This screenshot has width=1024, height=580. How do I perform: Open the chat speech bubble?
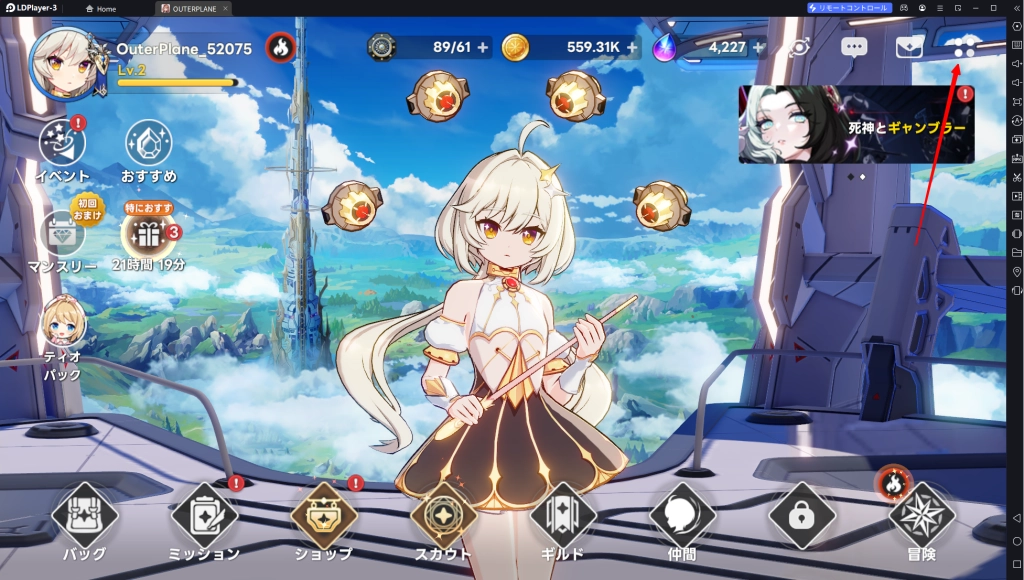point(854,47)
